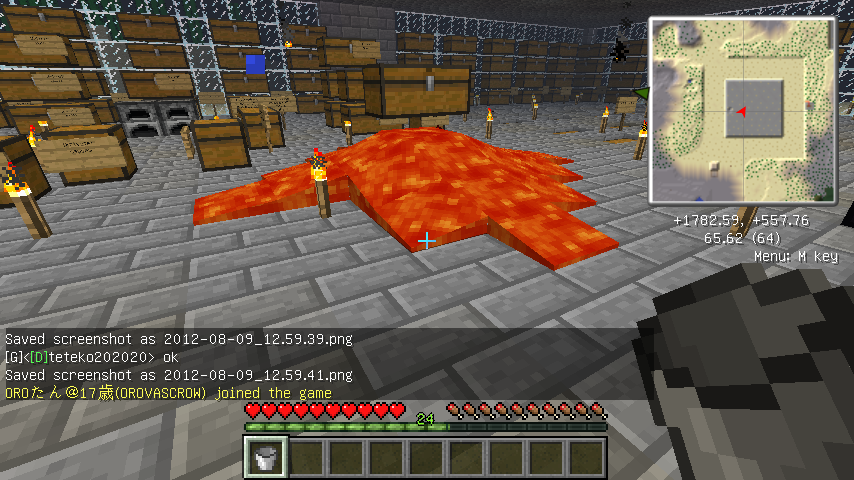This screenshot has height=480, width=854.
Task: Select the bucket hotbar slot
Action: pos(267,458)
